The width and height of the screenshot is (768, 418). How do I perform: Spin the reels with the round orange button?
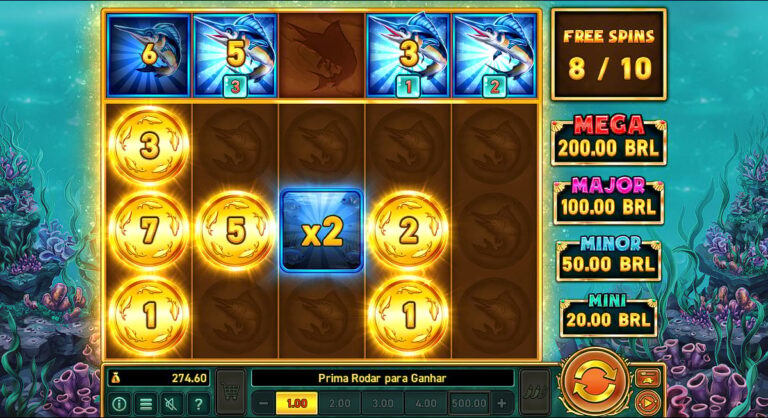595,382
